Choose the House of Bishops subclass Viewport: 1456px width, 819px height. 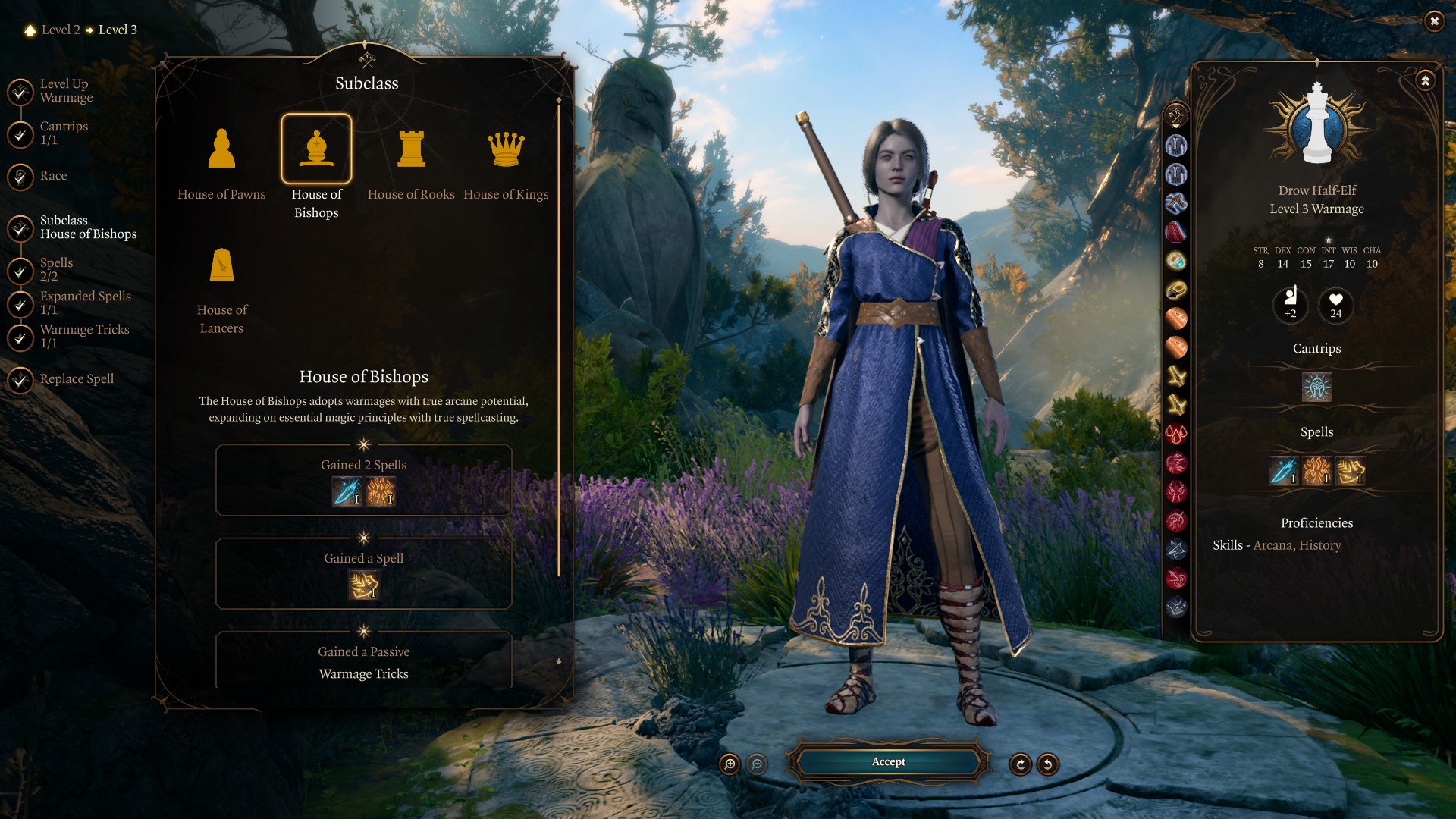pyautogui.click(x=316, y=149)
